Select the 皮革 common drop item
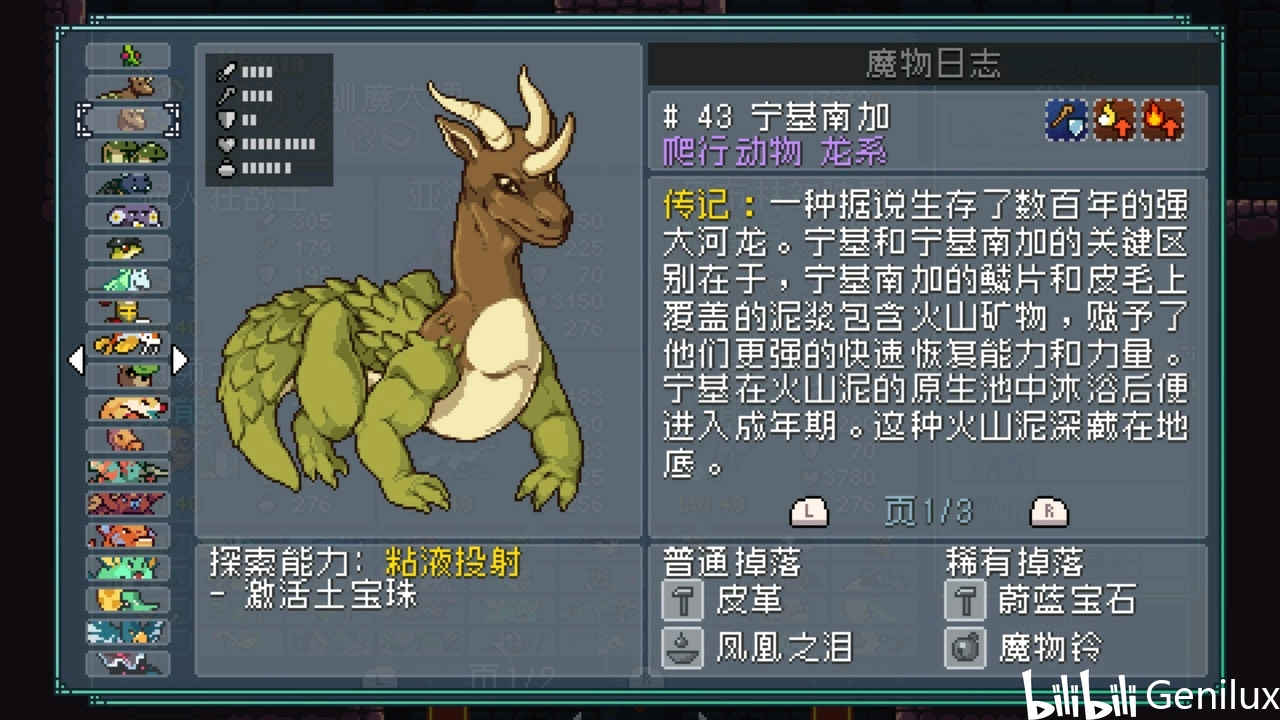 tap(749, 601)
